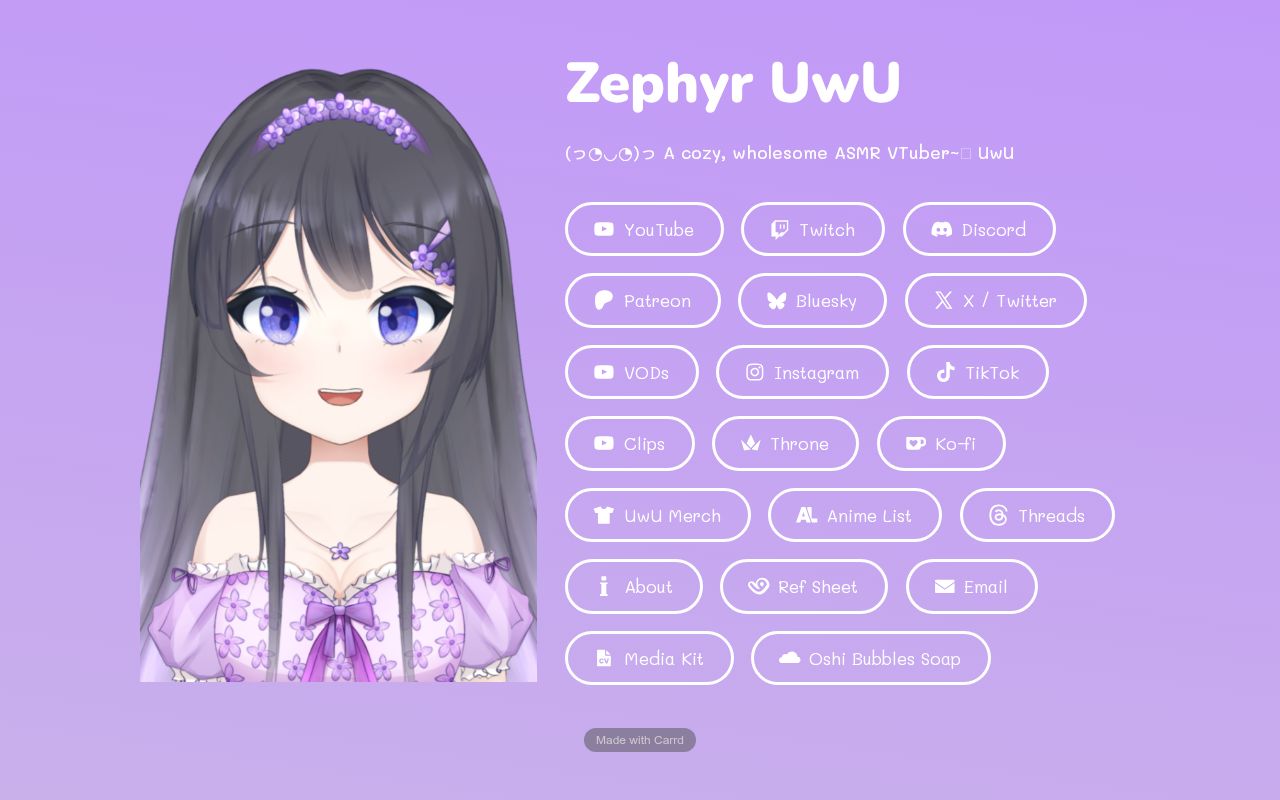The image size is (1280, 800).
Task: Click the Throne wishlist button
Action: [x=785, y=443]
